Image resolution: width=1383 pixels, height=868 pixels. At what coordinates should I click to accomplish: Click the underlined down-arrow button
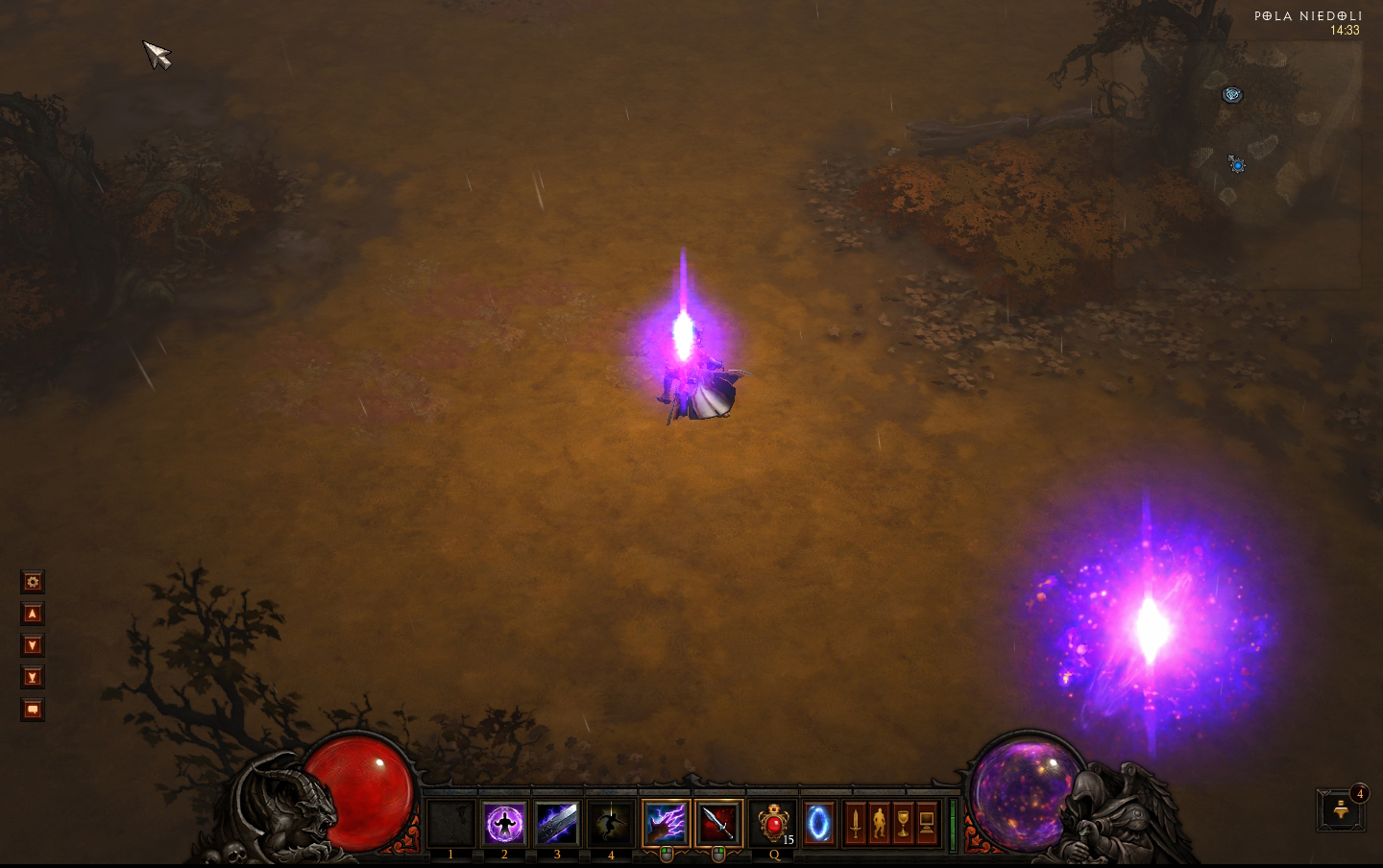33,678
